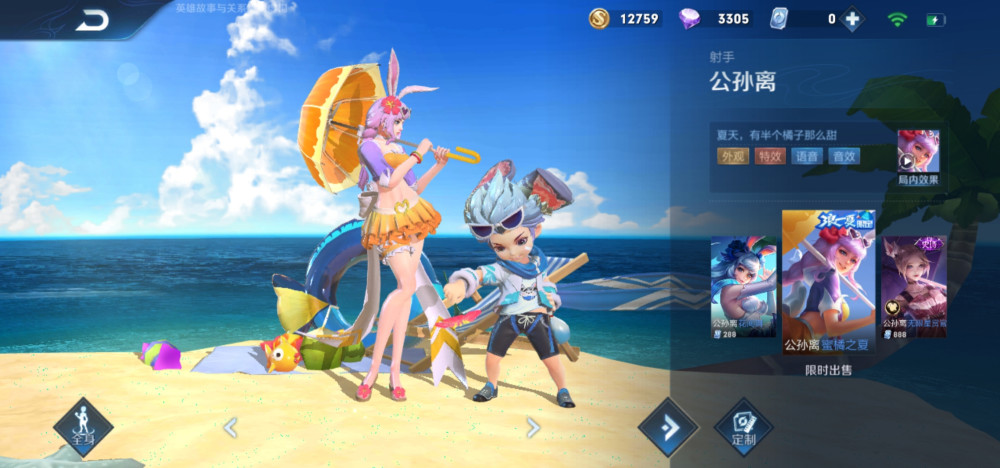The height and width of the screenshot is (468, 1000).
Task: Play the 局内效果 in-game effect preview
Action: pyautogui.click(x=917, y=154)
